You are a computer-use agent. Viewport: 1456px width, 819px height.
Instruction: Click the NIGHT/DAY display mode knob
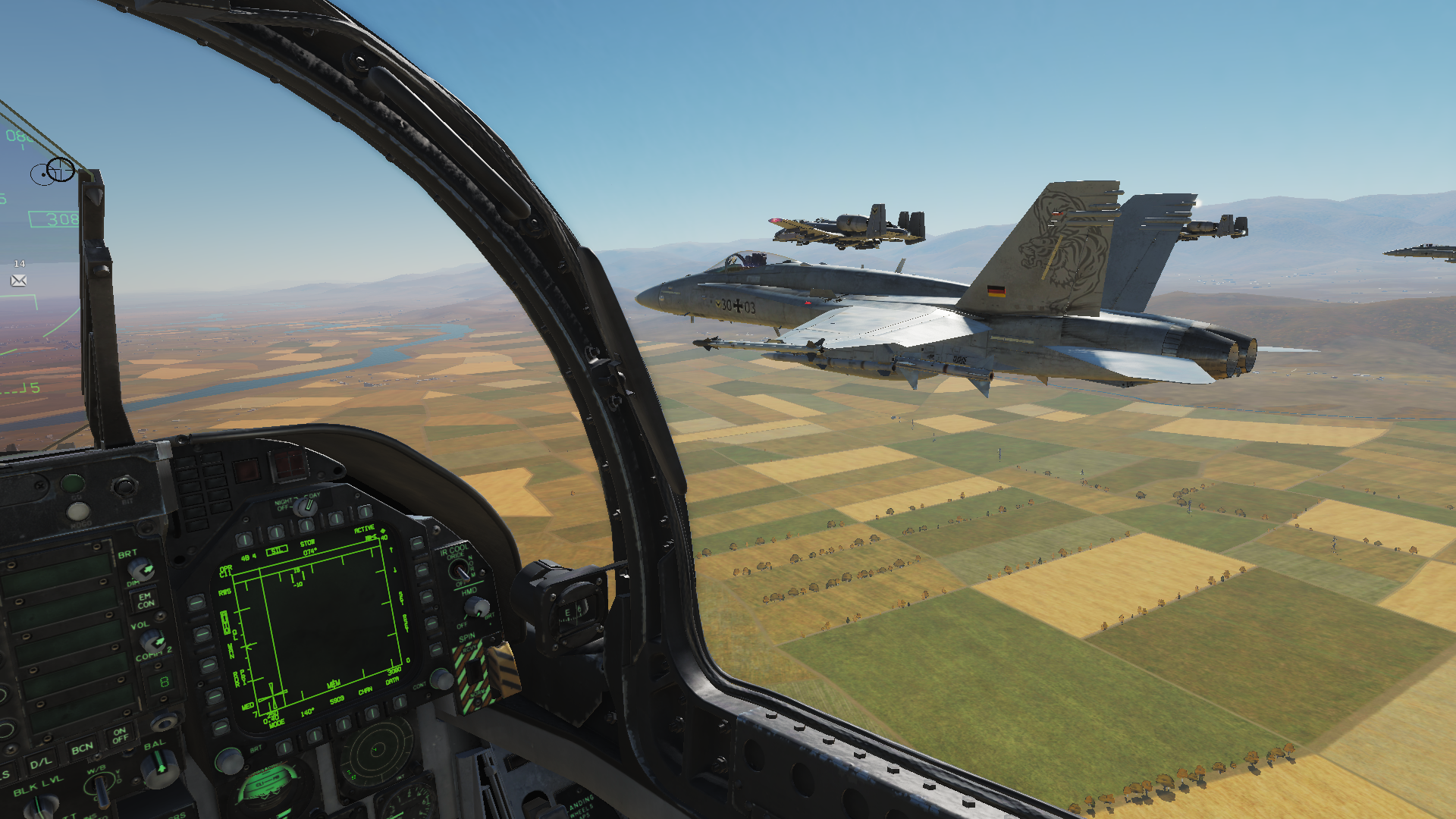[306, 506]
